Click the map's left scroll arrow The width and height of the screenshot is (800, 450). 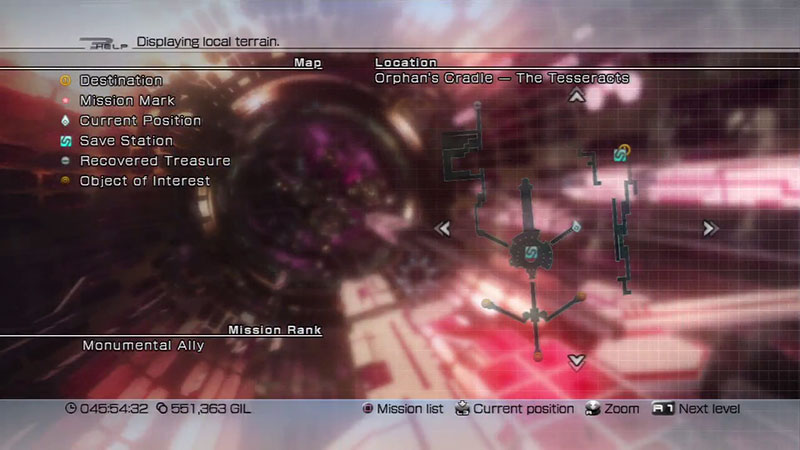click(x=442, y=229)
